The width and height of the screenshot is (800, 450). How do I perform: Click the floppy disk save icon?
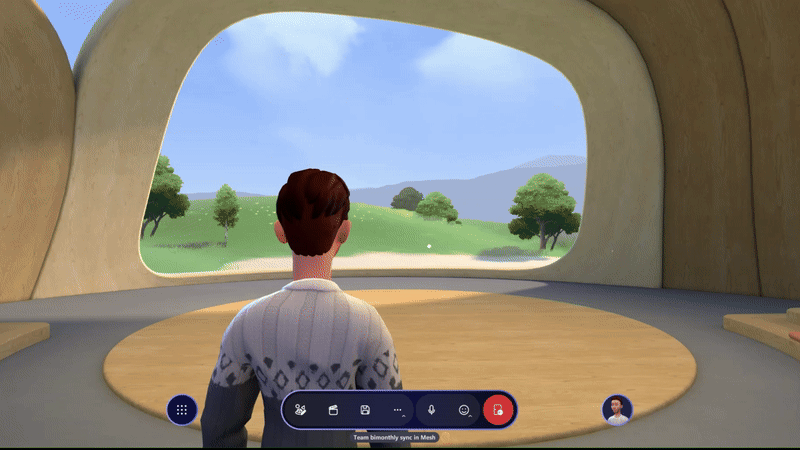365,410
